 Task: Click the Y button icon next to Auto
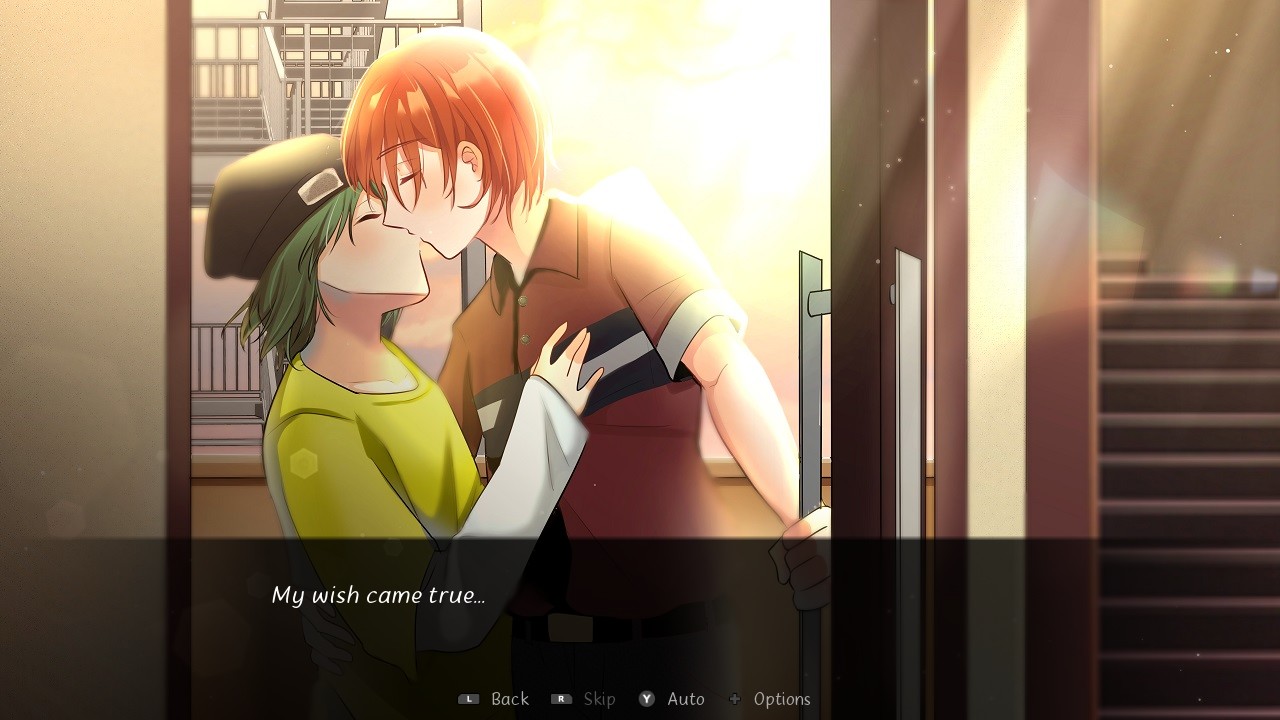click(x=647, y=699)
